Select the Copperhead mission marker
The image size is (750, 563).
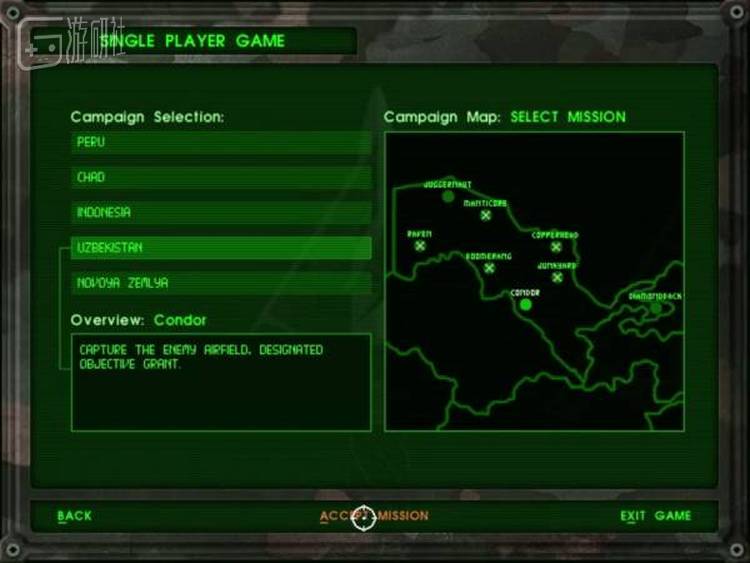tap(556, 247)
